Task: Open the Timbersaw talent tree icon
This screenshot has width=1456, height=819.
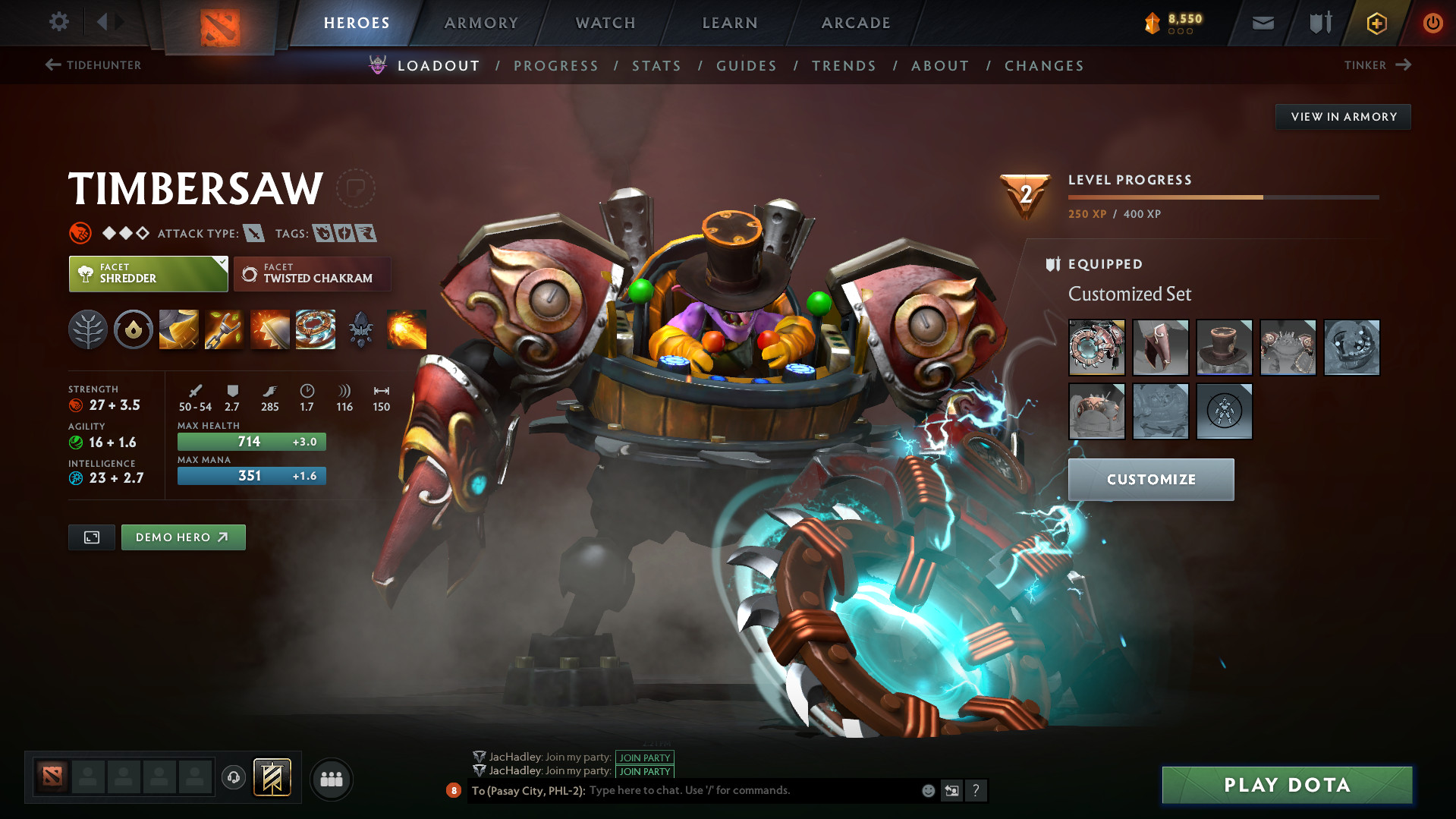Action: 87,329
